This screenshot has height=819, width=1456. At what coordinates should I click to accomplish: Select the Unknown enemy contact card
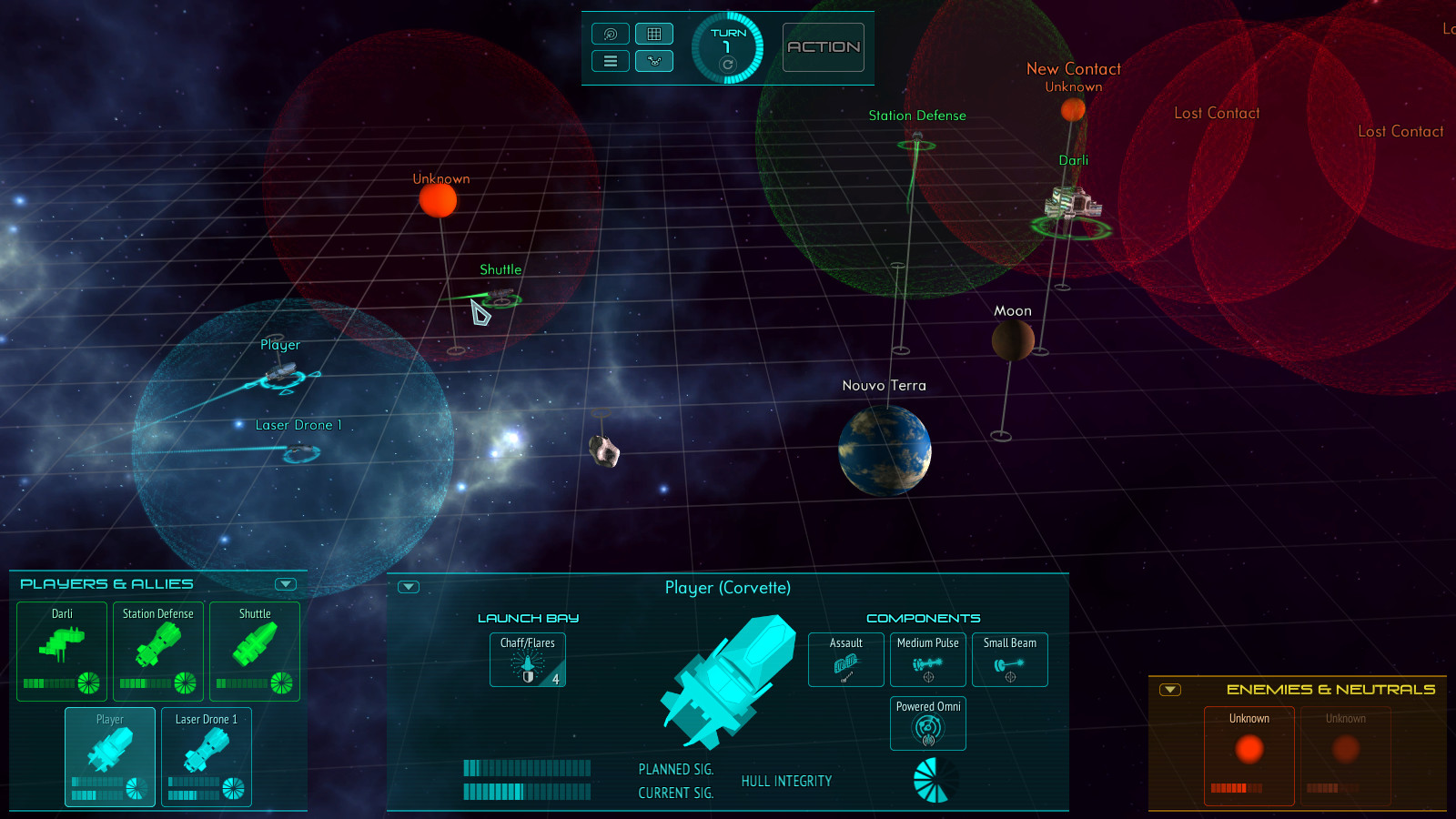click(1249, 755)
